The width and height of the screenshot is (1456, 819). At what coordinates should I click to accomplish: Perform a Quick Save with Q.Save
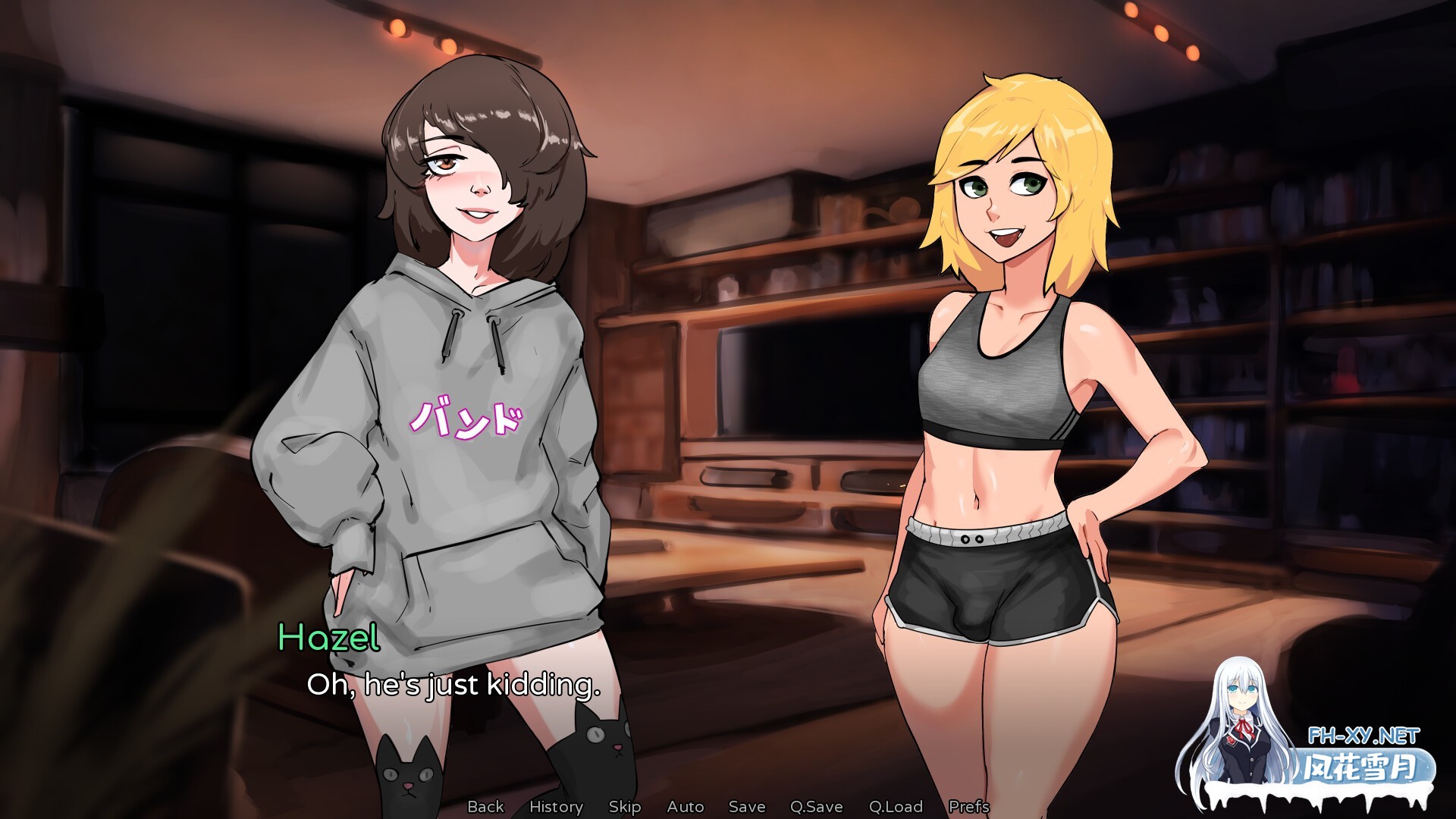[817, 806]
